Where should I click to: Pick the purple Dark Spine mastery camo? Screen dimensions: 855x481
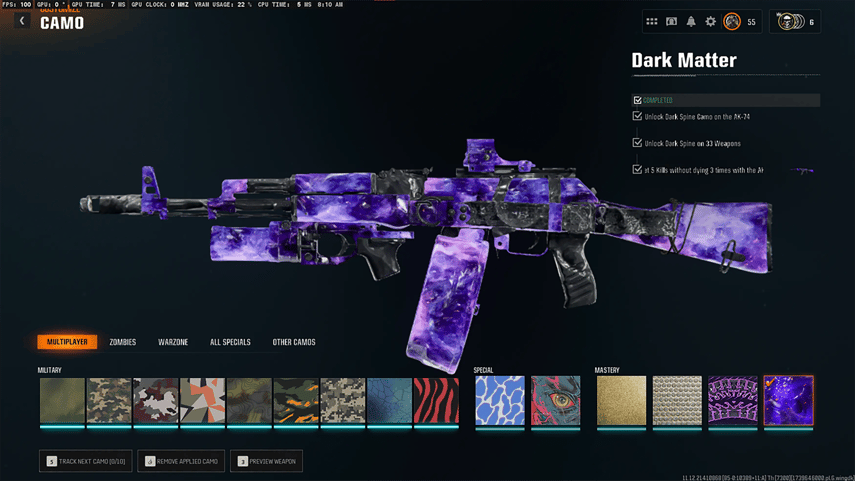pyautogui.click(x=733, y=400)
